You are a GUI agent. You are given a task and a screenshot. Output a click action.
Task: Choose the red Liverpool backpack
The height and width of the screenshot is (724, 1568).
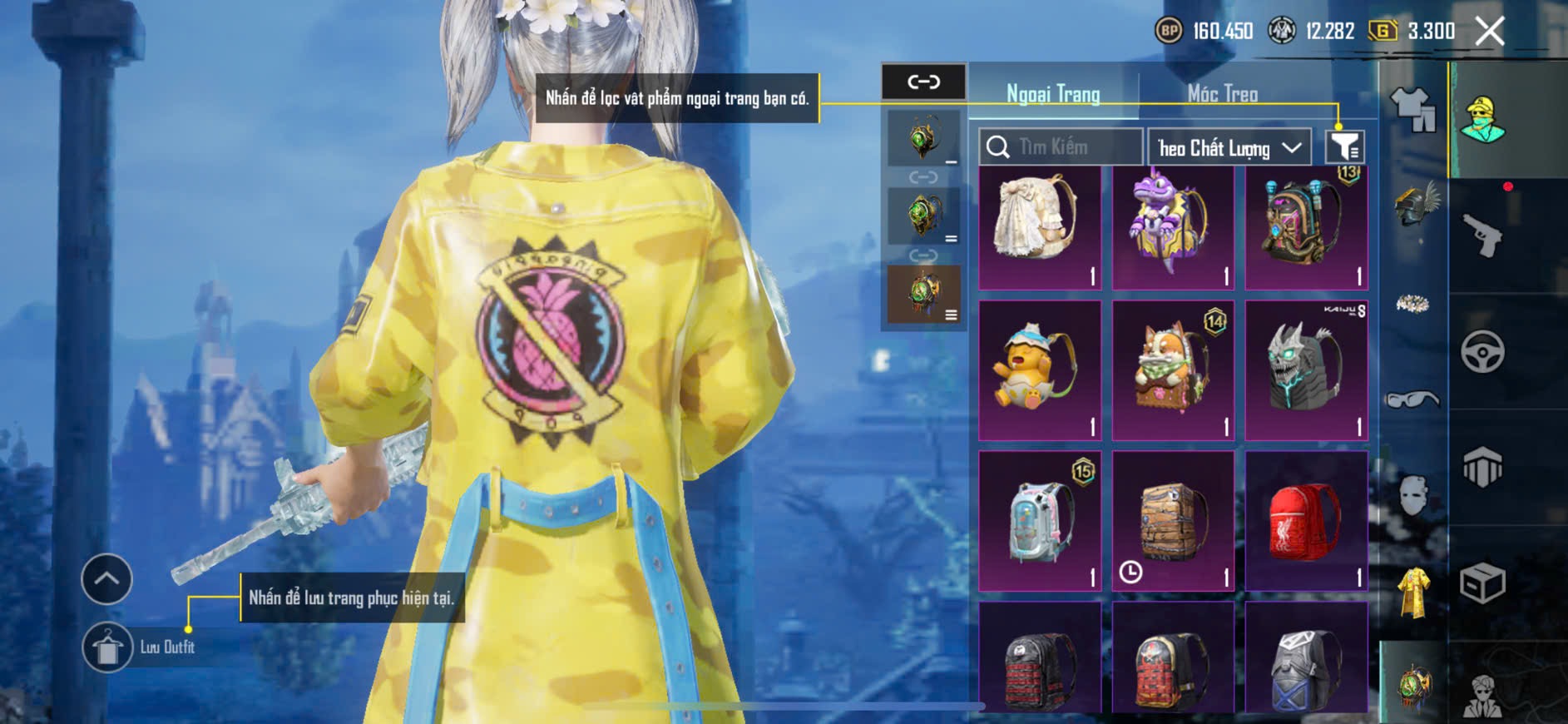click(x=1305, y=521)
